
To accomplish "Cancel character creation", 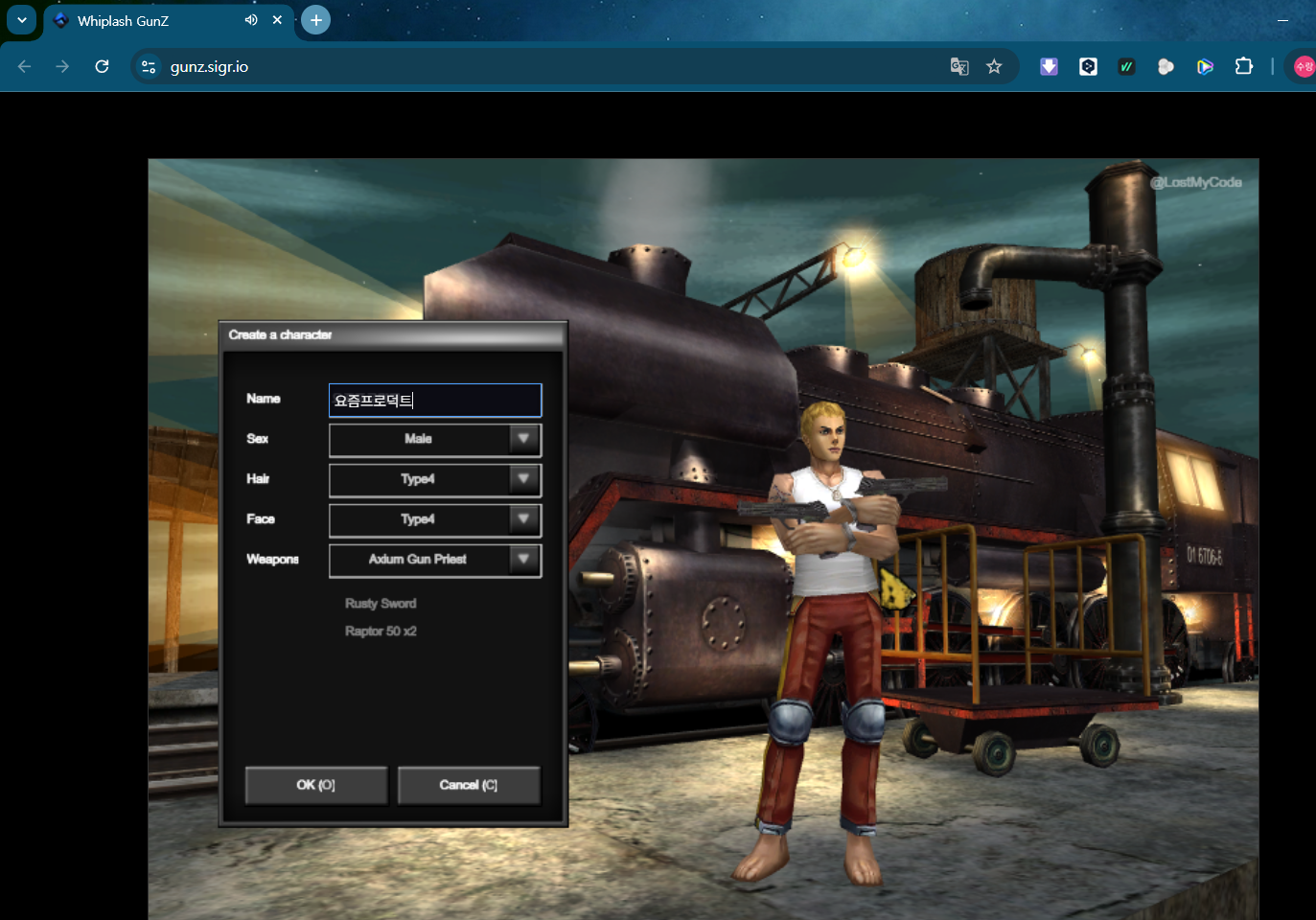I will point(469,785).
